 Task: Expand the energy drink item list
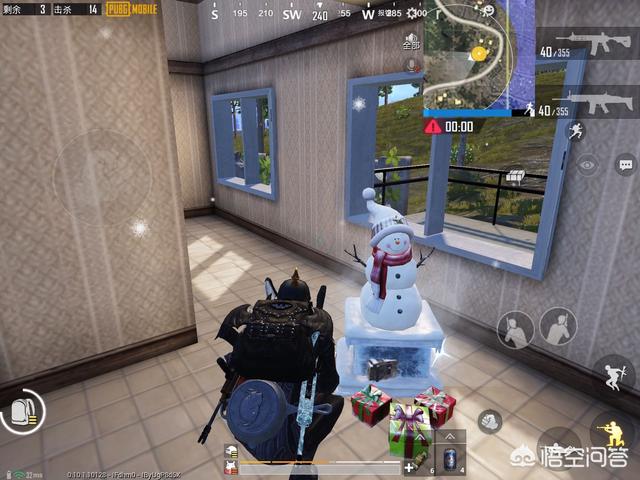[x=448, y=436]
